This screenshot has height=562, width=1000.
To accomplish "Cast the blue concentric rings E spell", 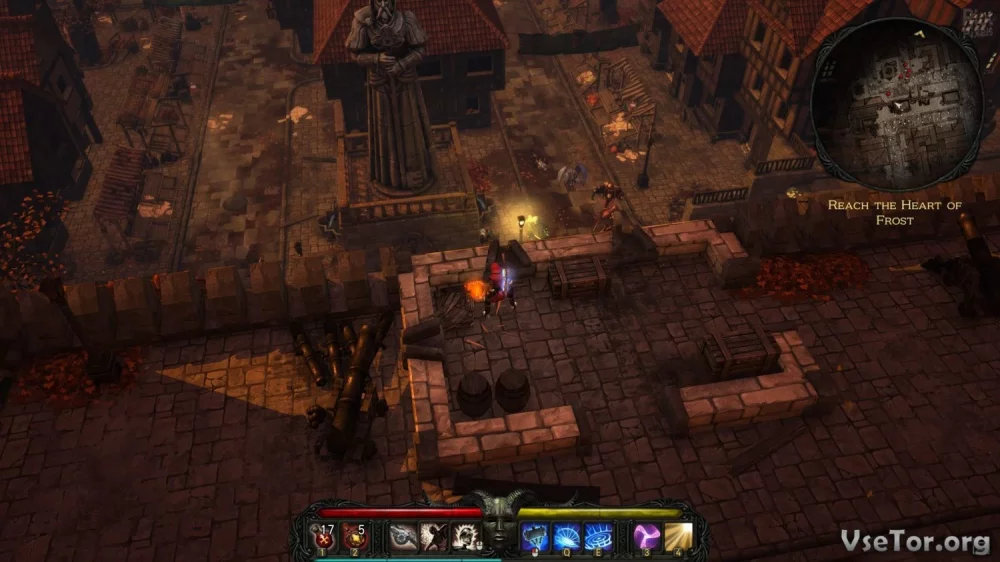I will pos(598,537).
